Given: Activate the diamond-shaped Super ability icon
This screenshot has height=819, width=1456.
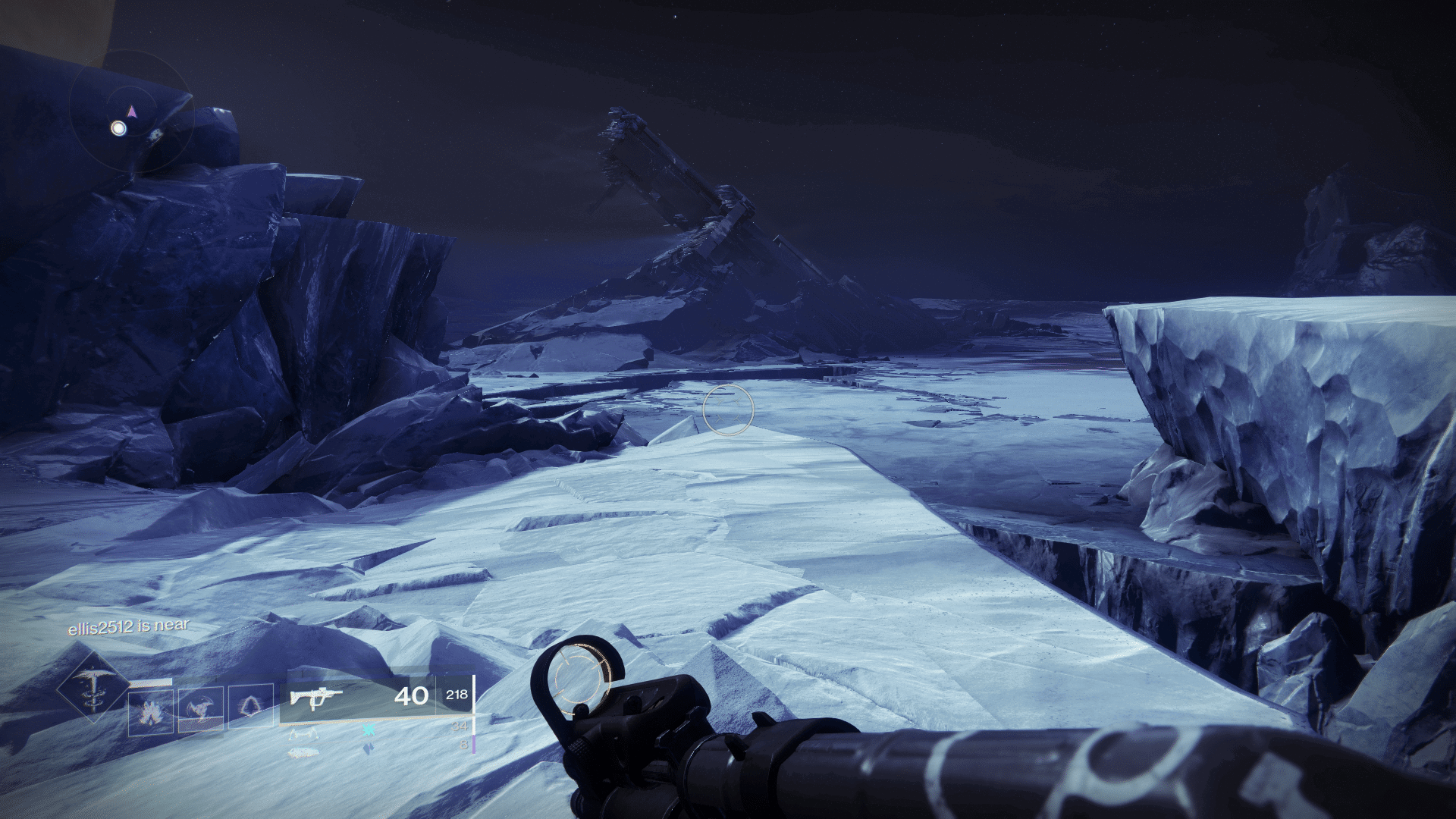Looking at the screenshot, I should [x=92, y=688].
